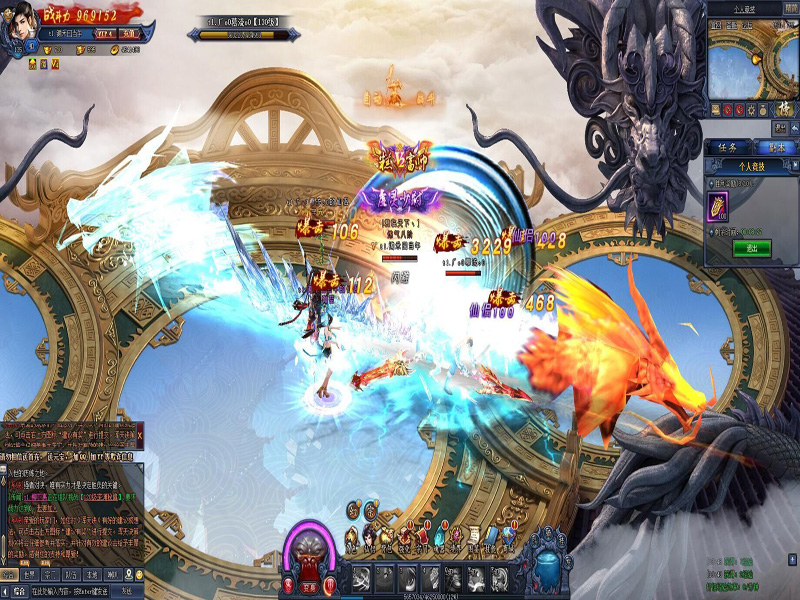Select the 世界 world chat tab
This screenshot has height=600, width=800.
(28, 575)
